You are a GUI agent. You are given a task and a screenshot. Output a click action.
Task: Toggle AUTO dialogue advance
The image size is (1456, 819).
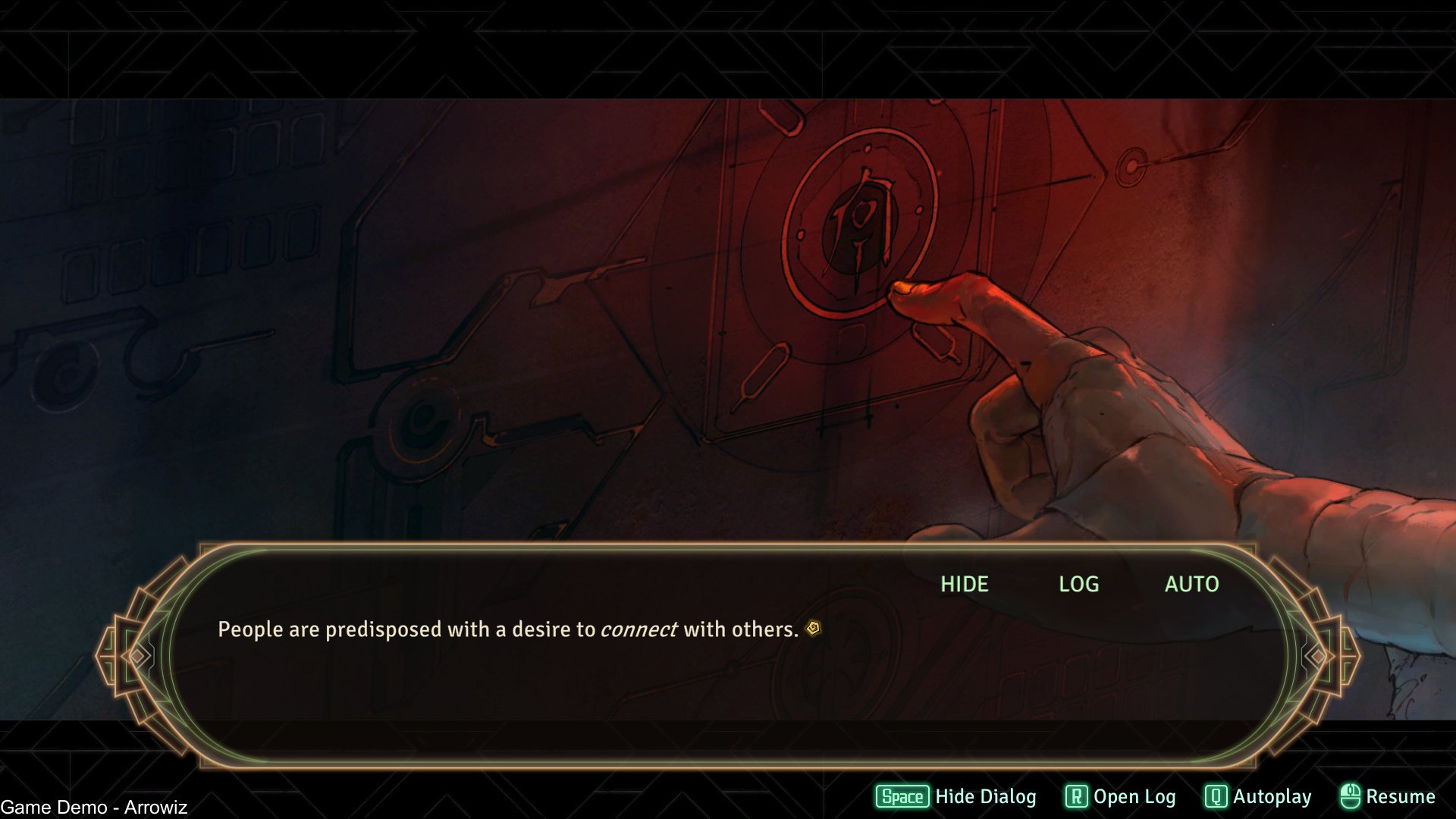tap(1191, 584)
